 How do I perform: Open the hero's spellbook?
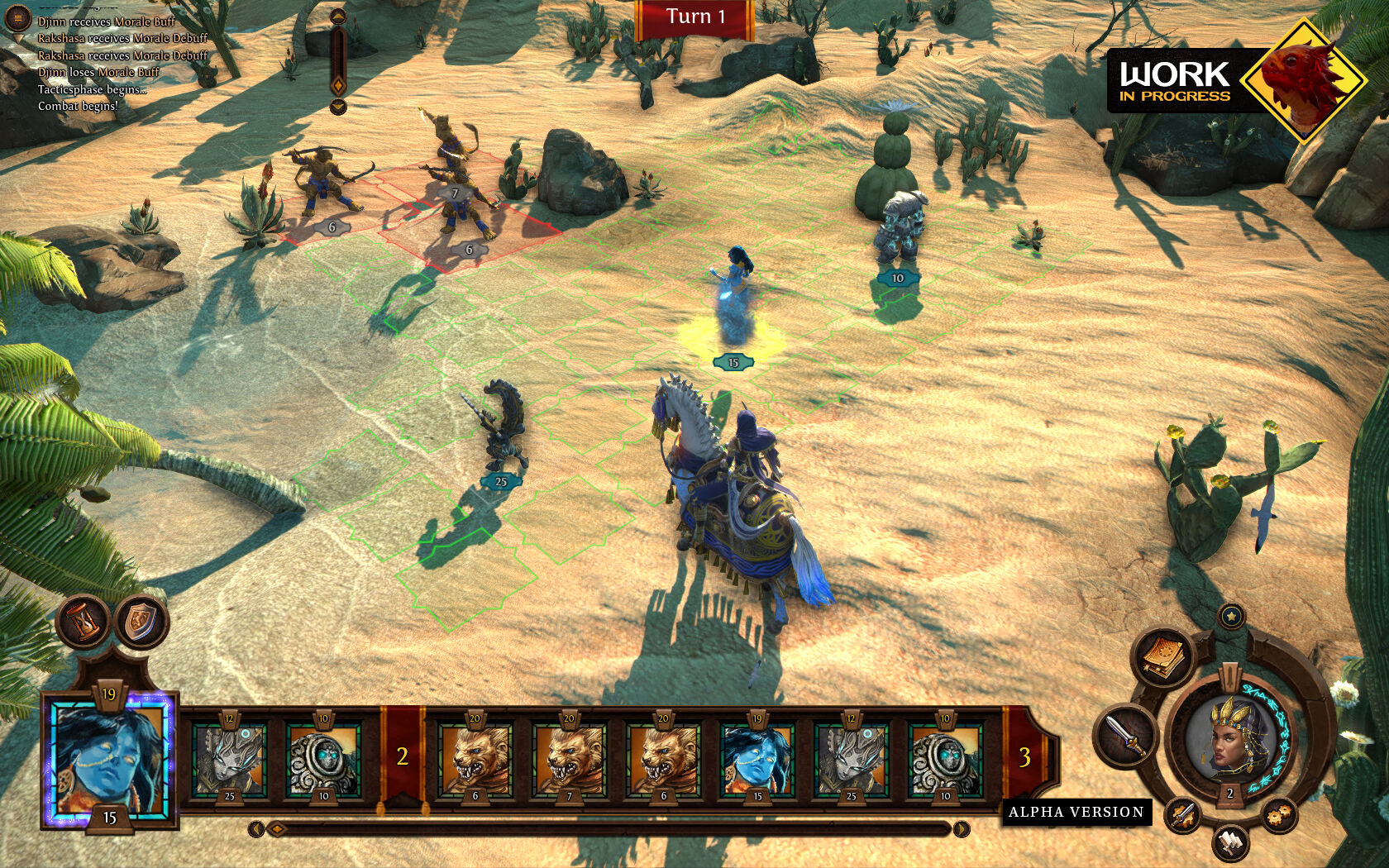(x=1163, y=656)
